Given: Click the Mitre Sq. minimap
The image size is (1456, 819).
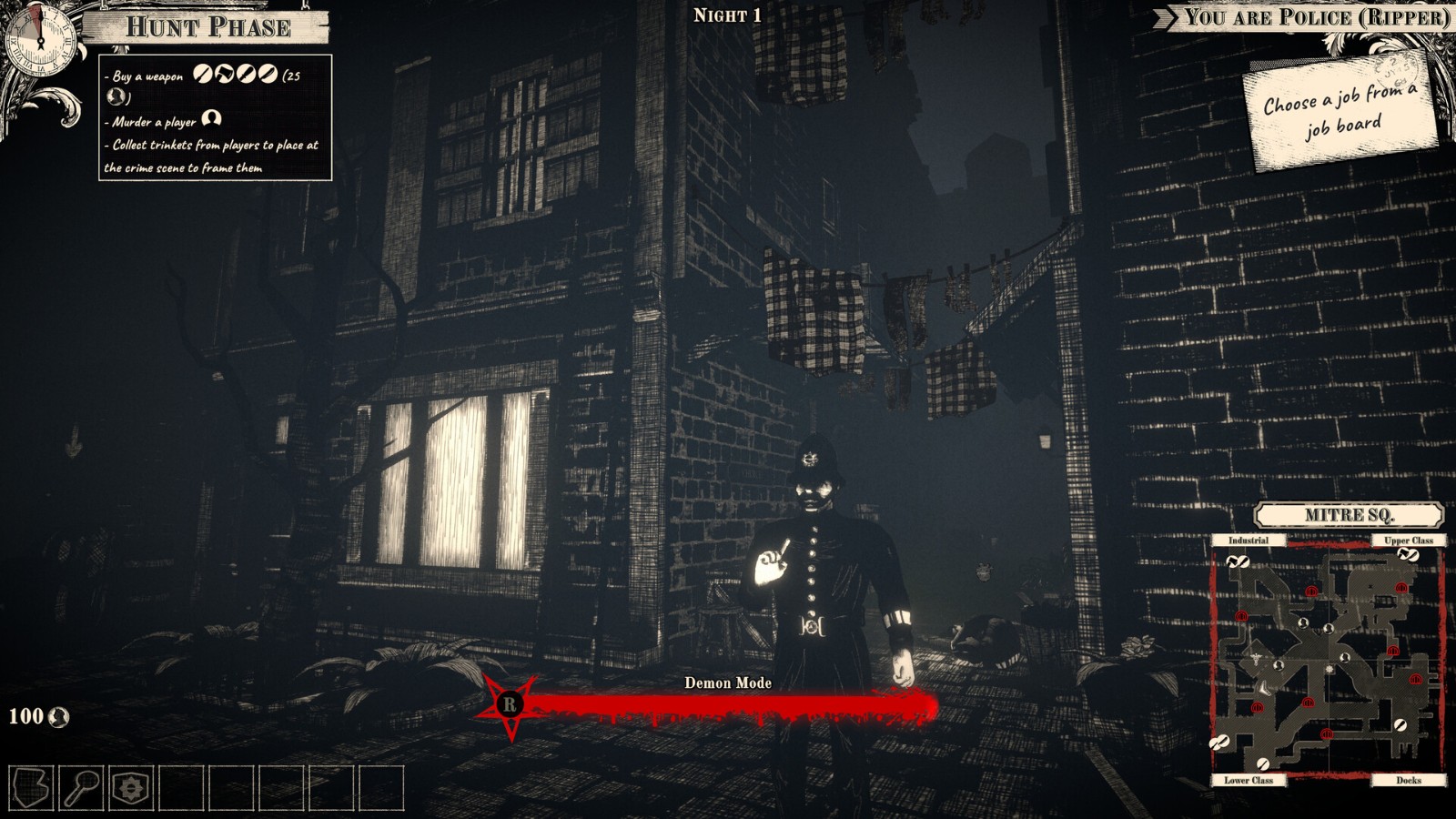Looking at the screenshot, I should [1328, 660].
